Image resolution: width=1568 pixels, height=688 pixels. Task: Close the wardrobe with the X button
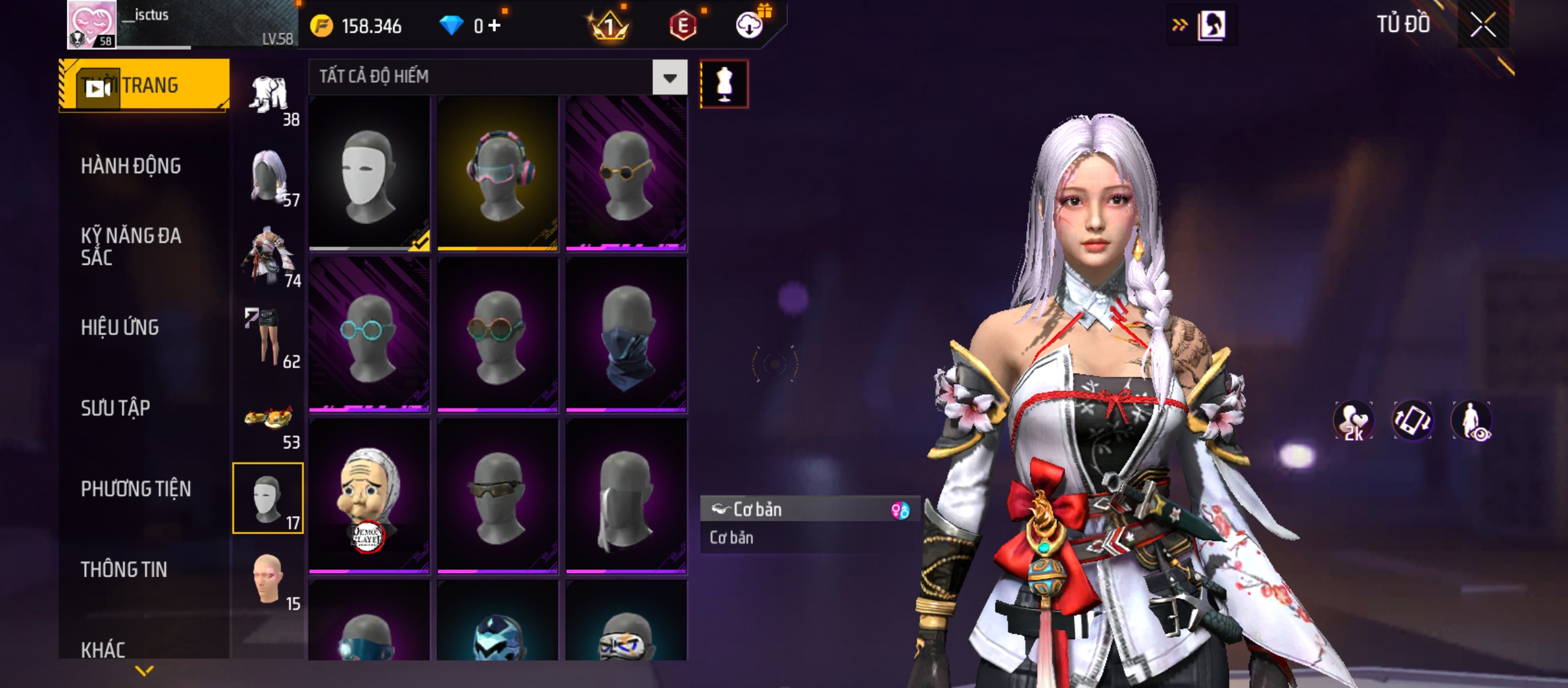[1483, 26]
